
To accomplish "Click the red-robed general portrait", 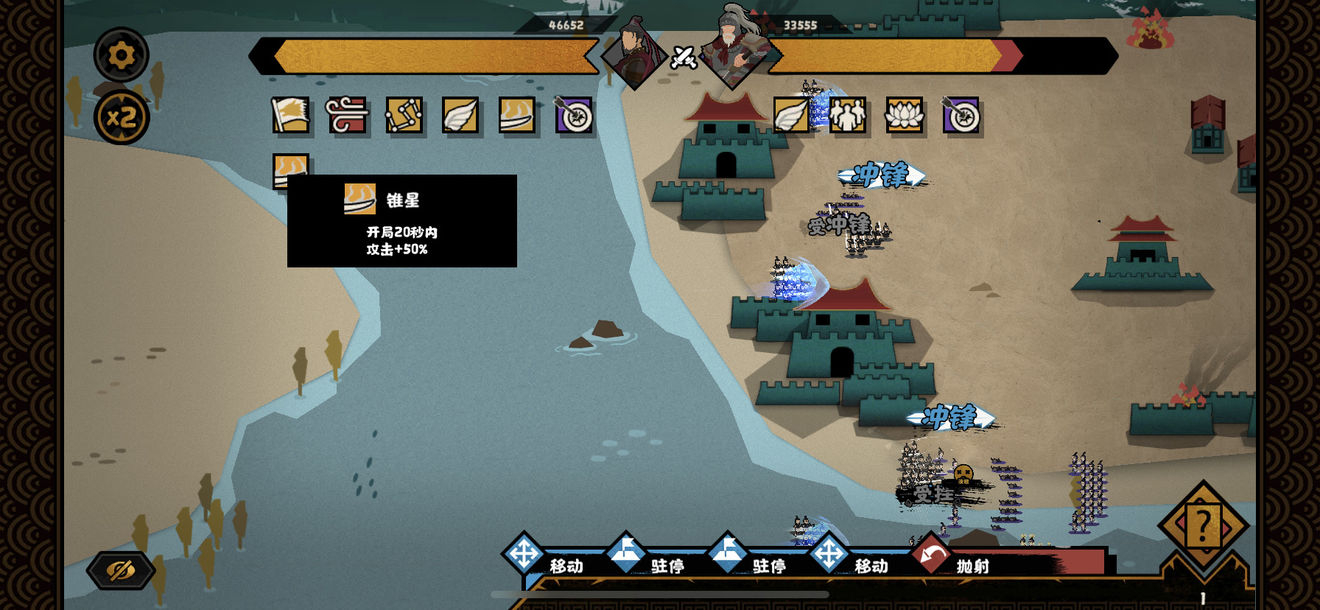I will click(634, 50).
